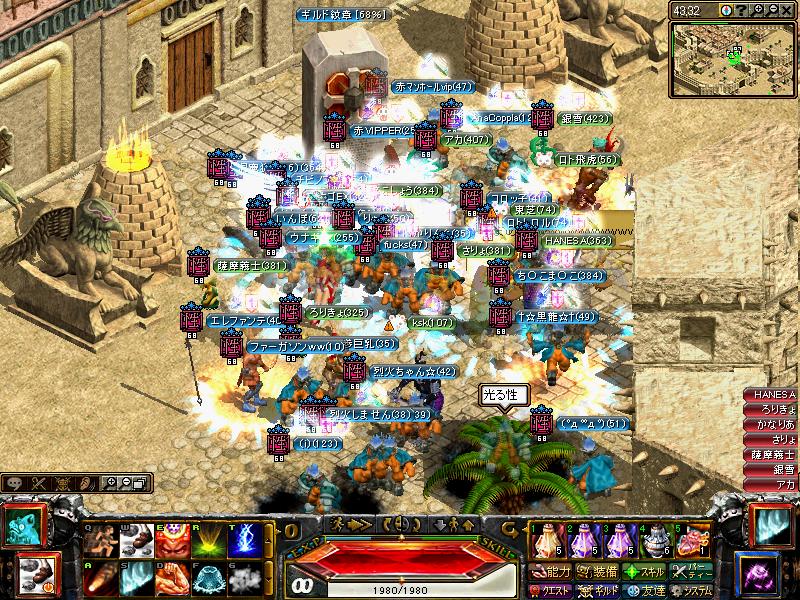Use the potion in belt slot 1

pos(543,541)
